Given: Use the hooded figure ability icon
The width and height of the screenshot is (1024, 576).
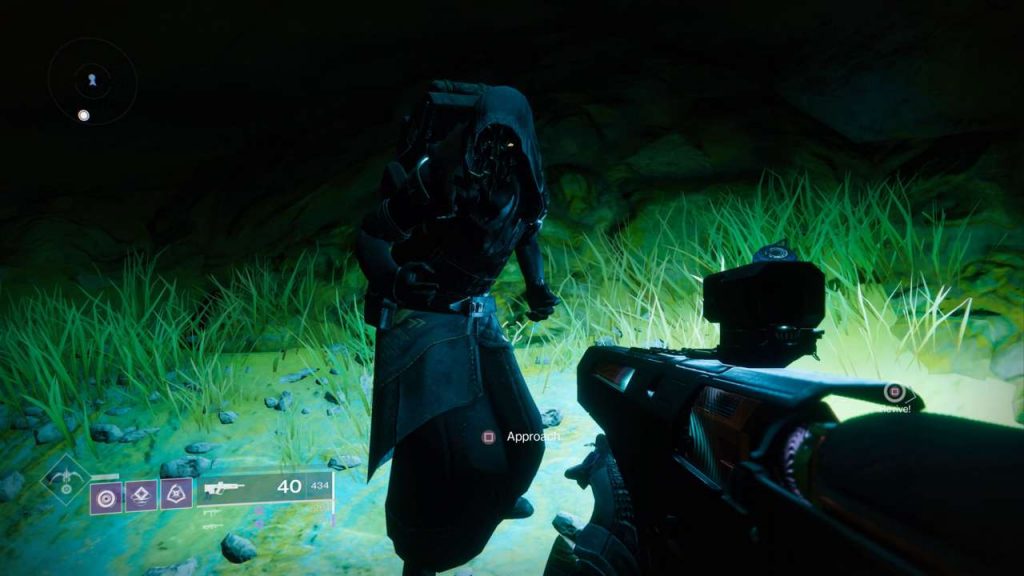Looking at the screenshot, I should 176,493.
